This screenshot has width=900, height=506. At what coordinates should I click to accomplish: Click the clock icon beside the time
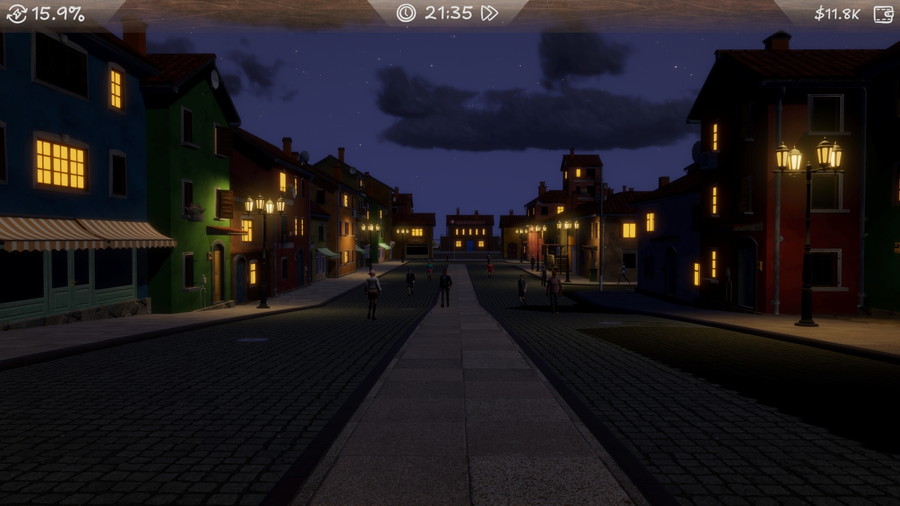click(405, 13)
